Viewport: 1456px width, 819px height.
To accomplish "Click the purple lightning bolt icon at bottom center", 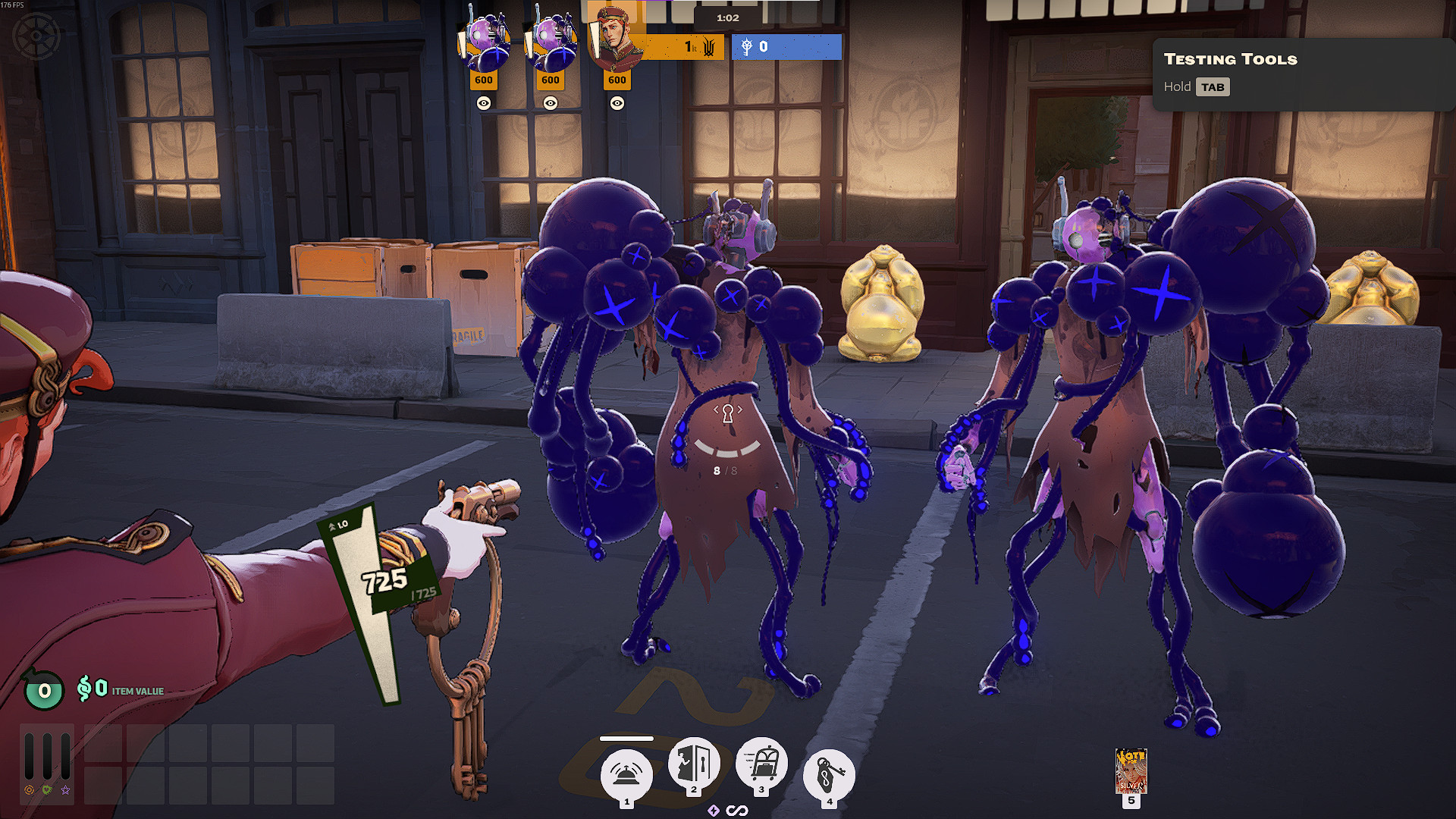I will (714, 811).
